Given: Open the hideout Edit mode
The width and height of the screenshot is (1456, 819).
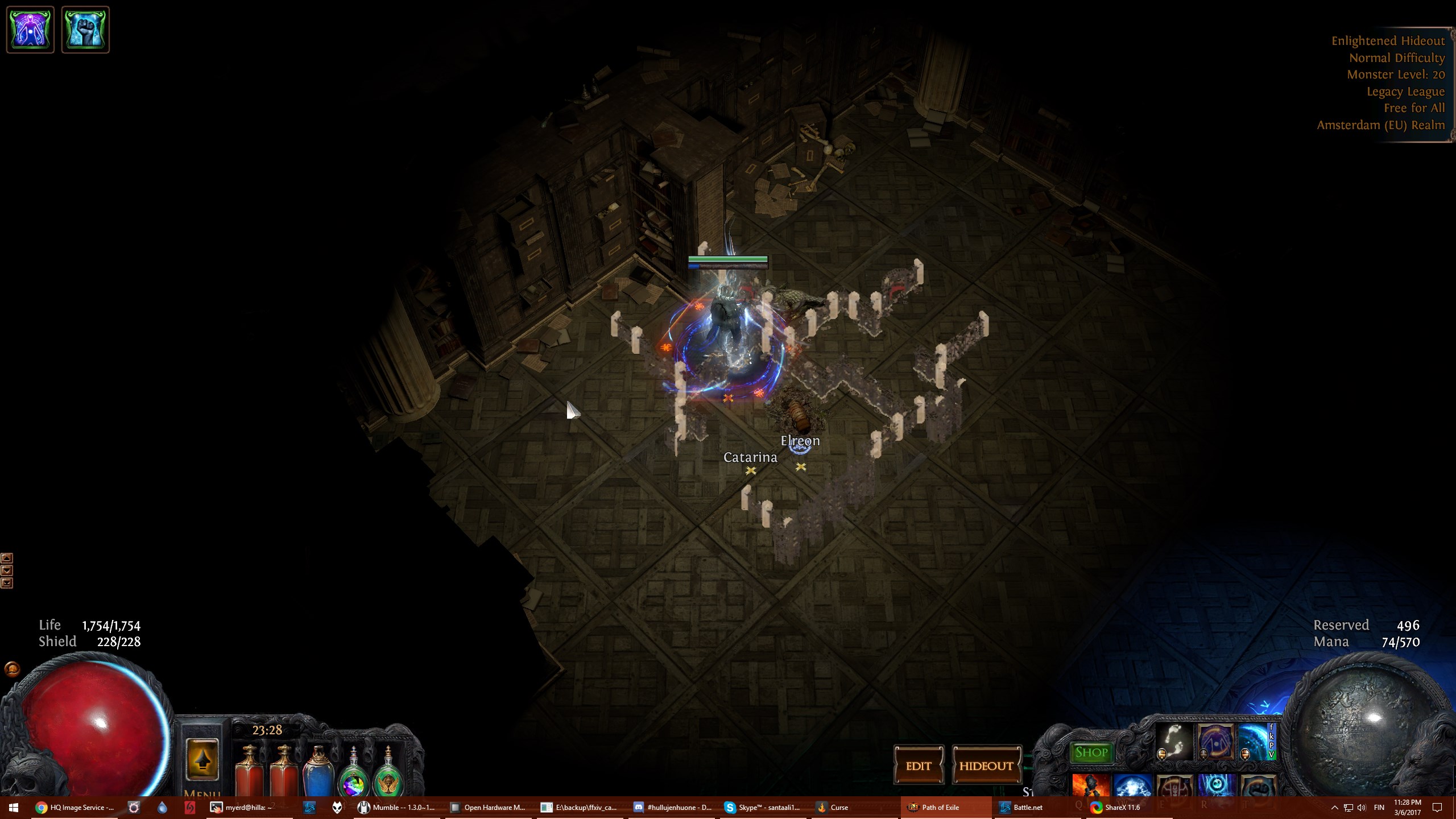Looking at the screenshot, I should coord(919,766).
